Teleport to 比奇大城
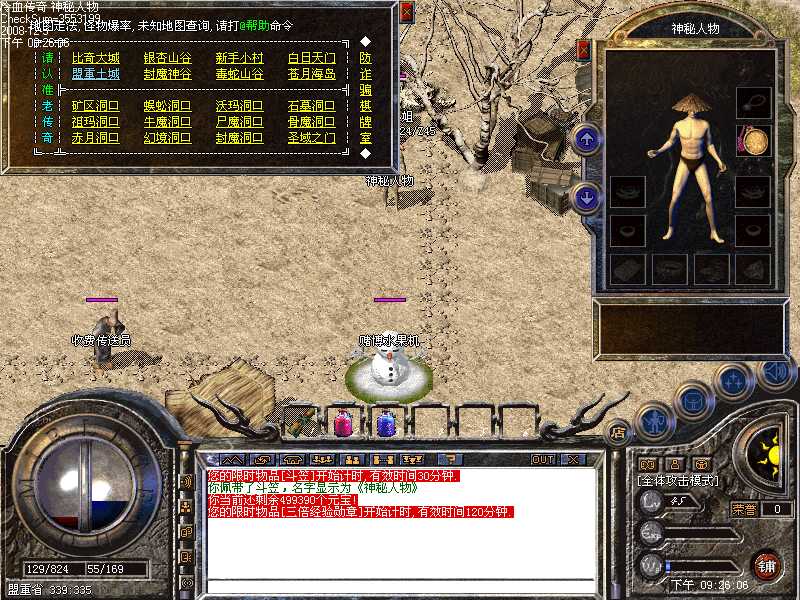Viewport: 800px width, 600px height. coord(95,58)
